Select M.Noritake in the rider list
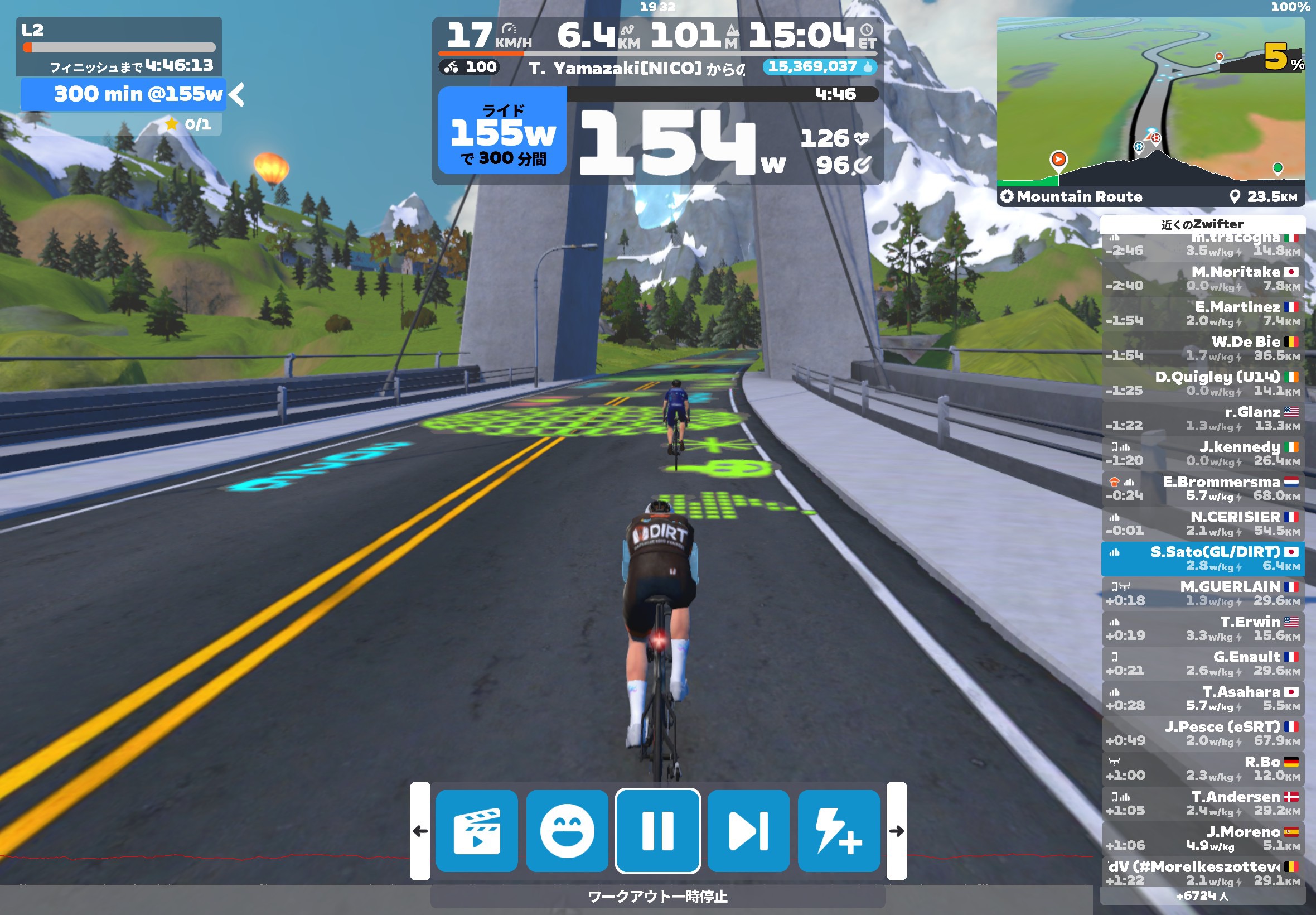Image resolution: width=1316 pixels, height=915 pixels. (x=1202, y=278)
